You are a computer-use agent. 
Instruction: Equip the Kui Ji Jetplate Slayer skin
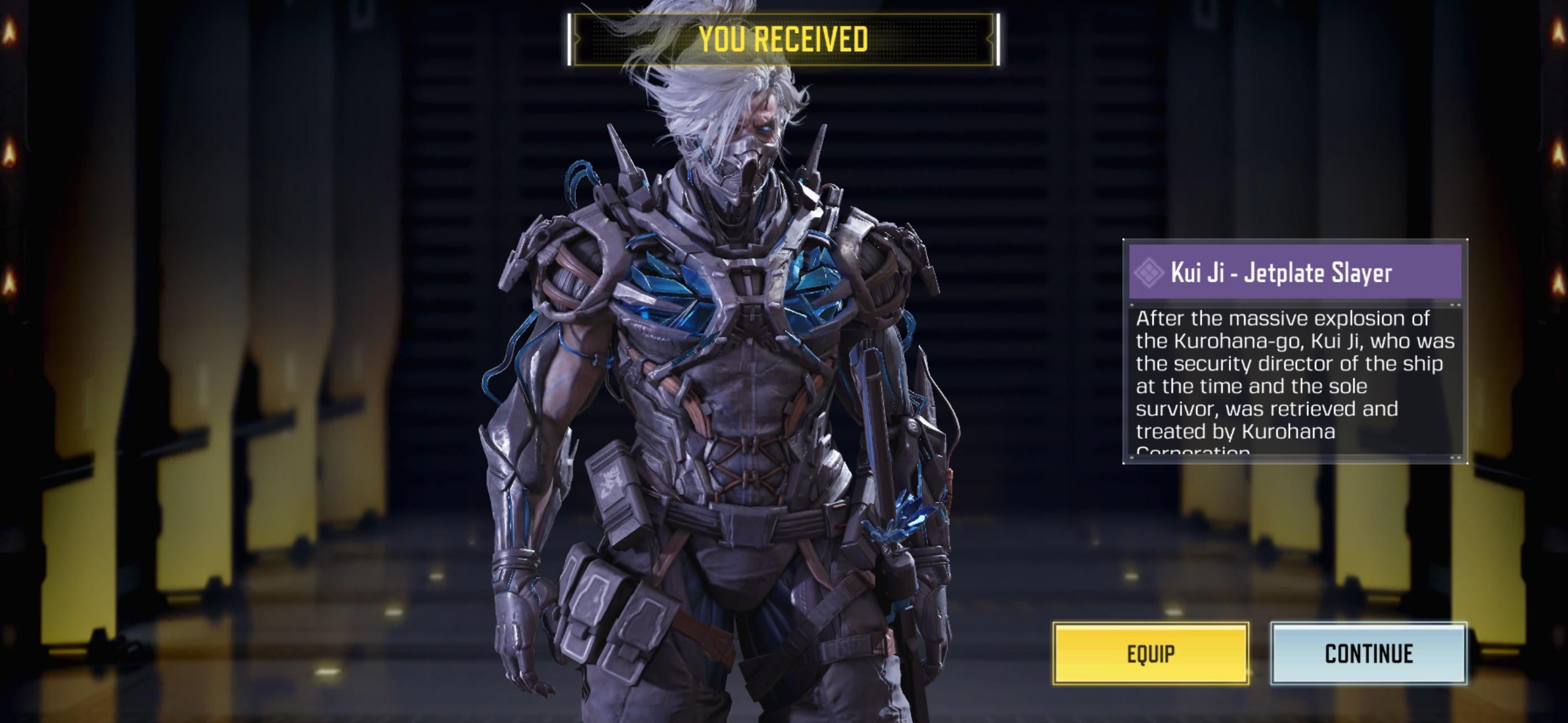pos(1150,654)
